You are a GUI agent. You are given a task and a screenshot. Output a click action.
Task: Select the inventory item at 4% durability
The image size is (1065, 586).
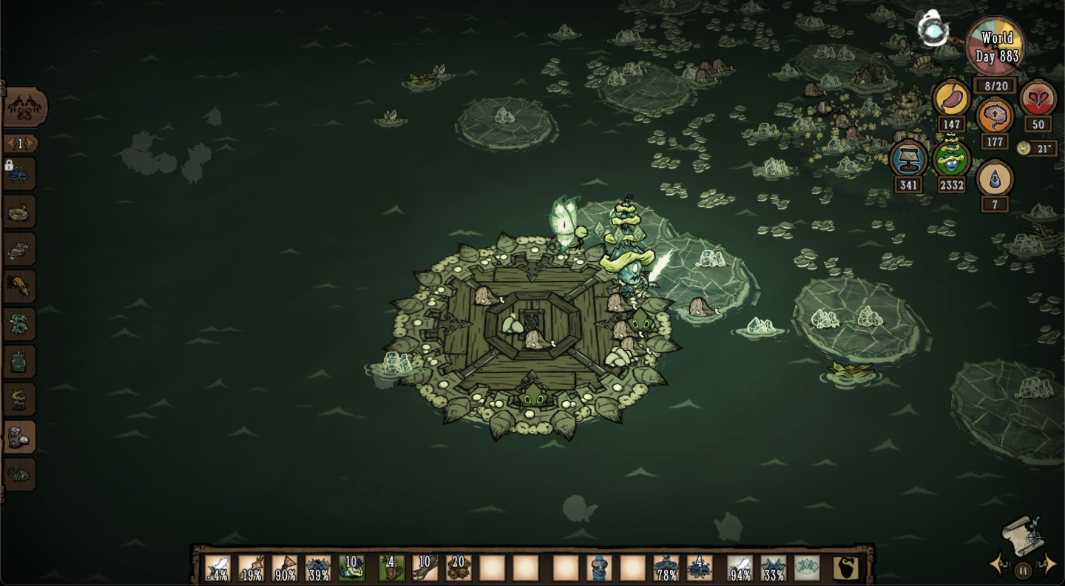click(x=217, y=568)
